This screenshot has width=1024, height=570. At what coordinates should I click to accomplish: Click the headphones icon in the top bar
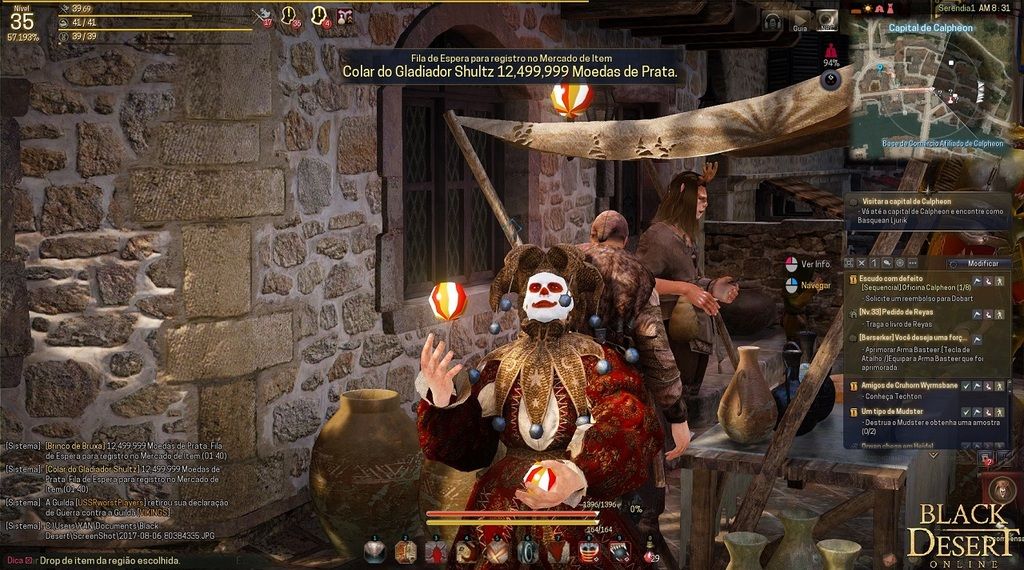pyautogui.click(x=772, y=19)
